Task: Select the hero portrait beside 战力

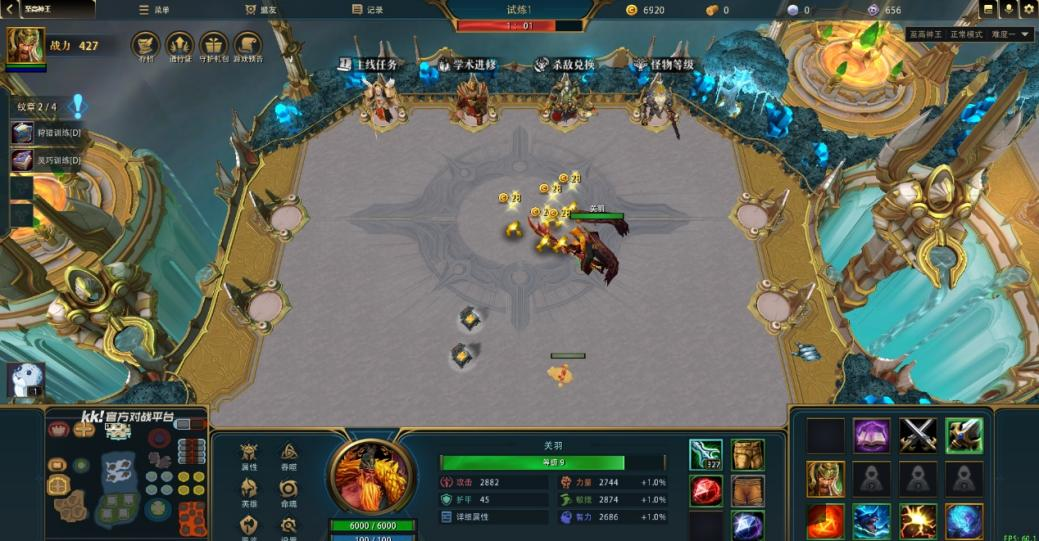Action: pyautogui.click(x=25, y=46)
